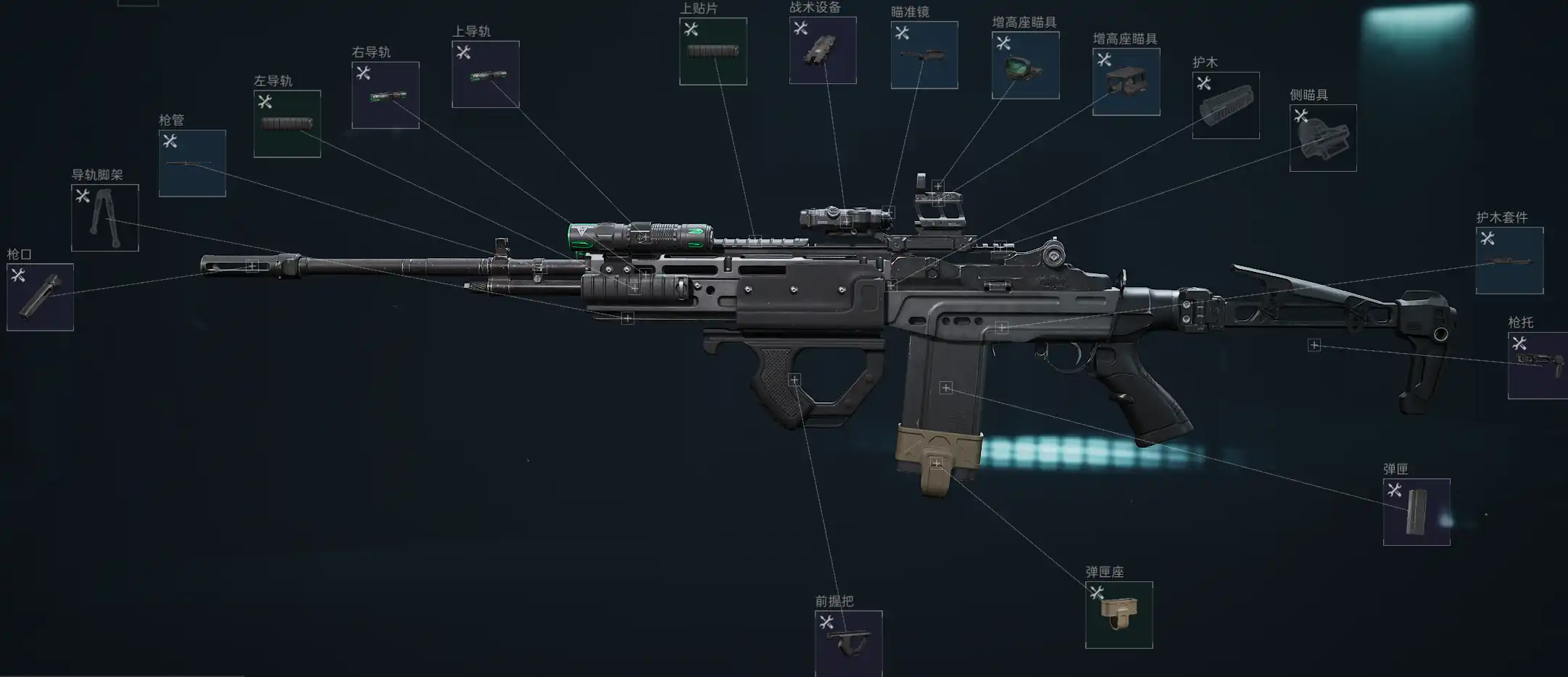Open the tan 弹匣座 magazine well slot
The height and width of the screenshot is (677, 1568).
(1119, 615)
